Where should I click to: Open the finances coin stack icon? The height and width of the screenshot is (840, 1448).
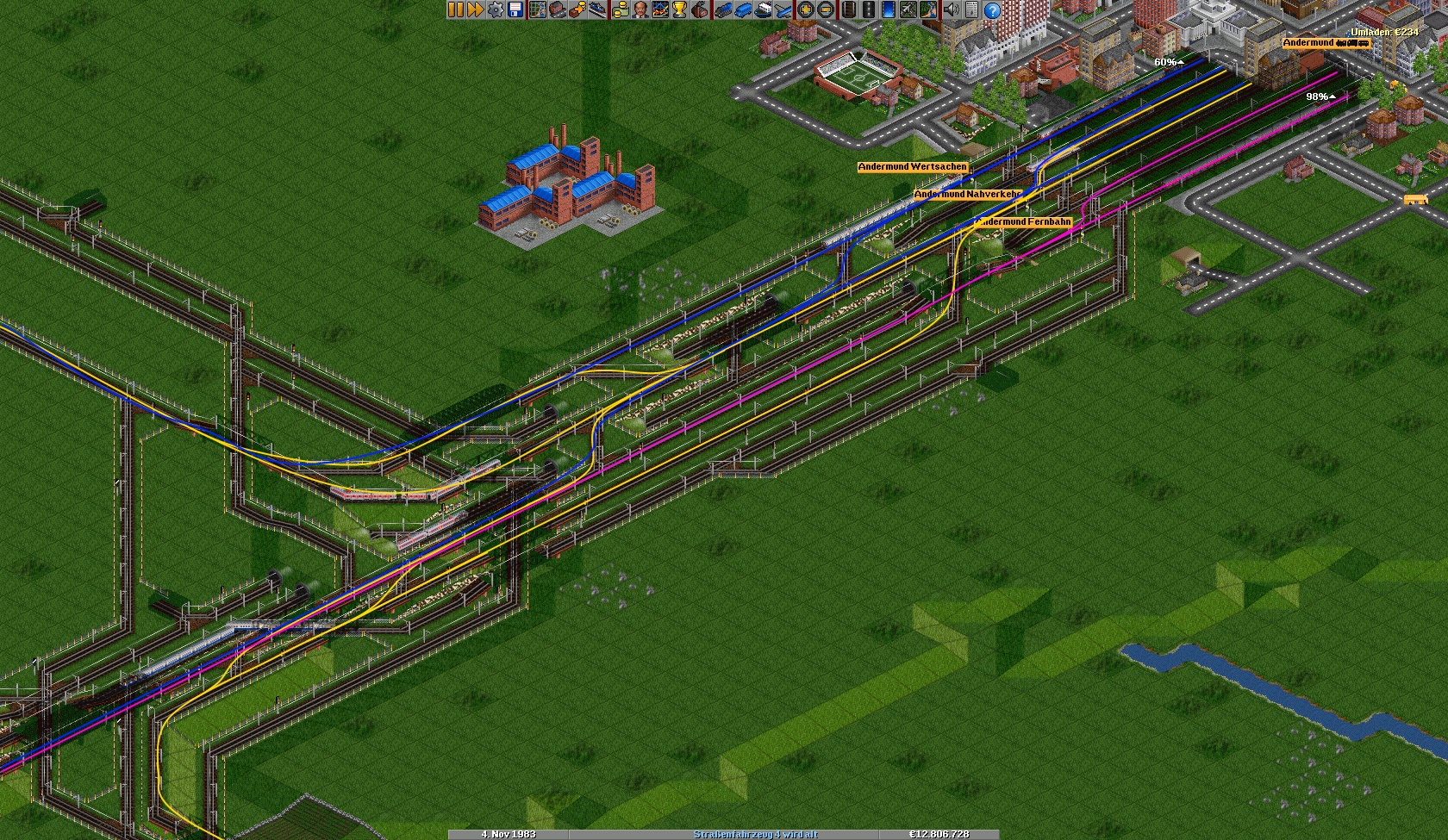pos(620,9)
